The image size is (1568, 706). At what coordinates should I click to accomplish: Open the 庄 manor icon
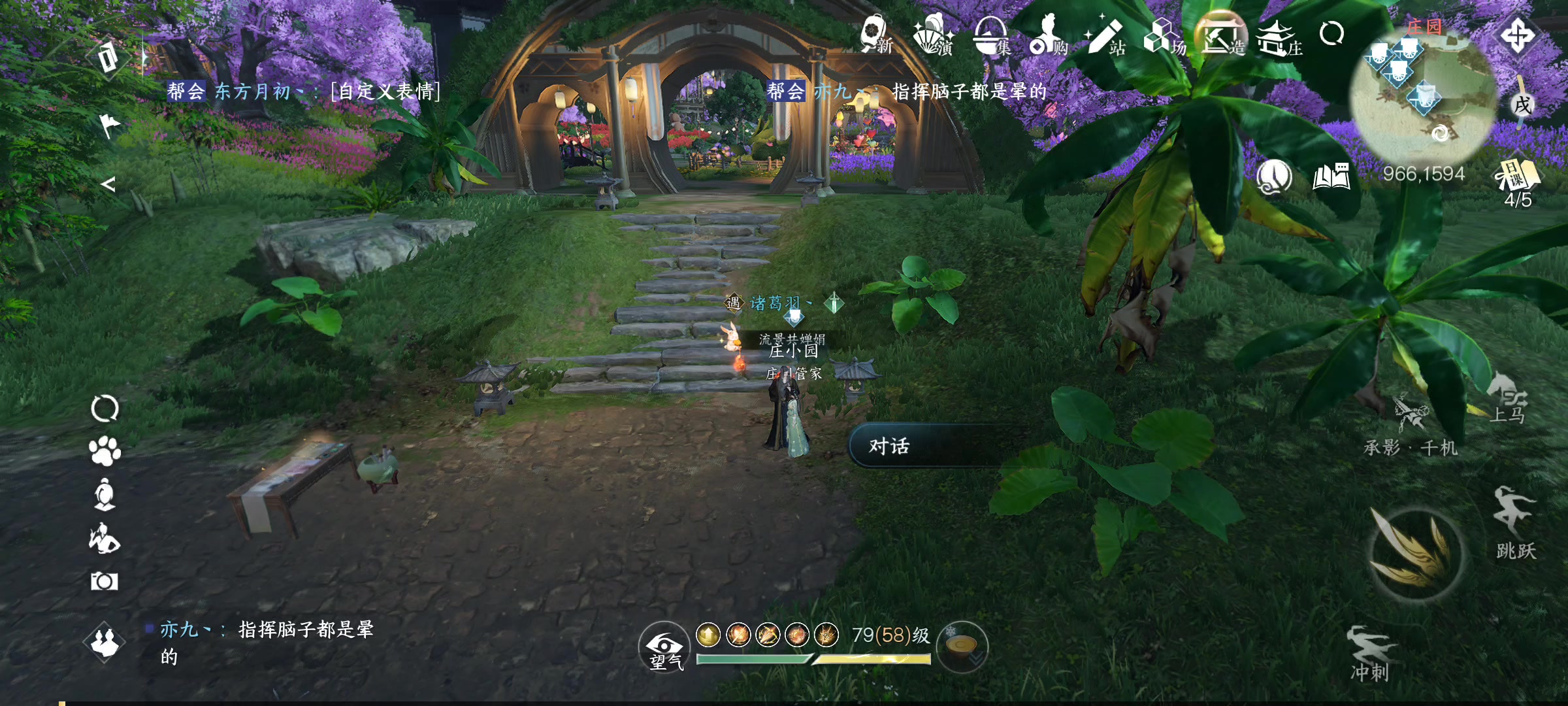pos(1278,37)
